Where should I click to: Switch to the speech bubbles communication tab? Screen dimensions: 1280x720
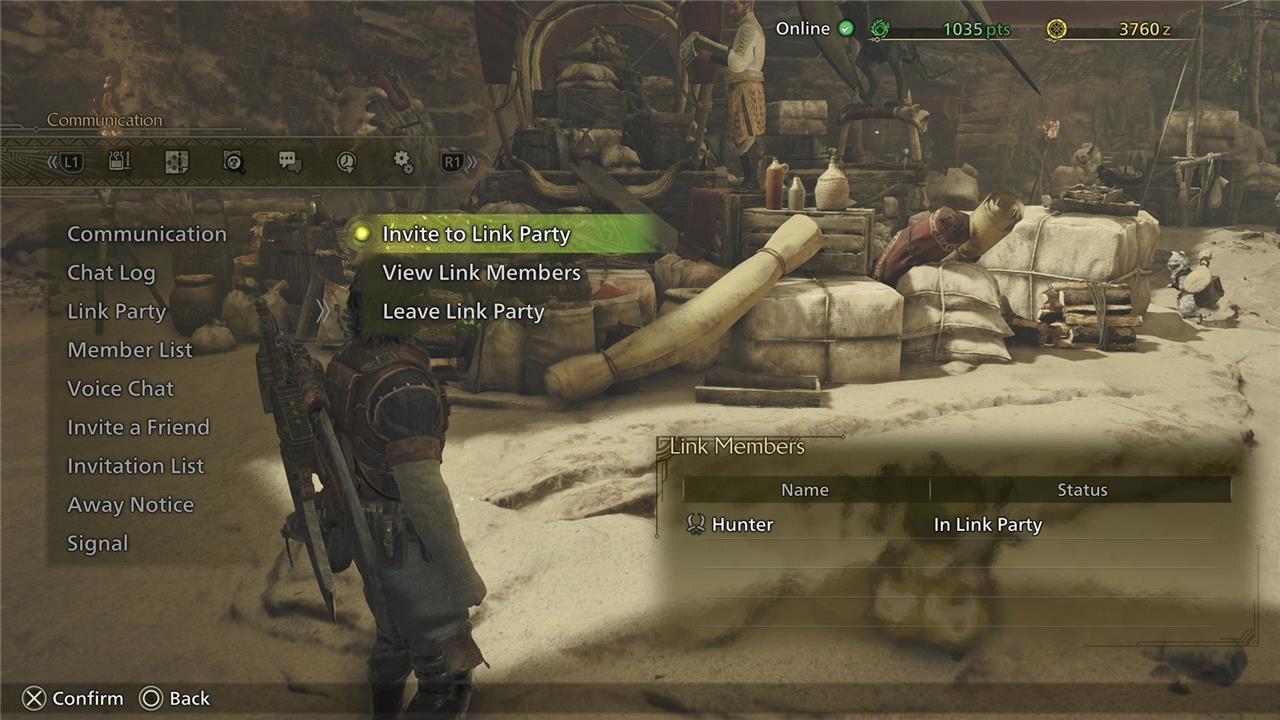[290, 162]
